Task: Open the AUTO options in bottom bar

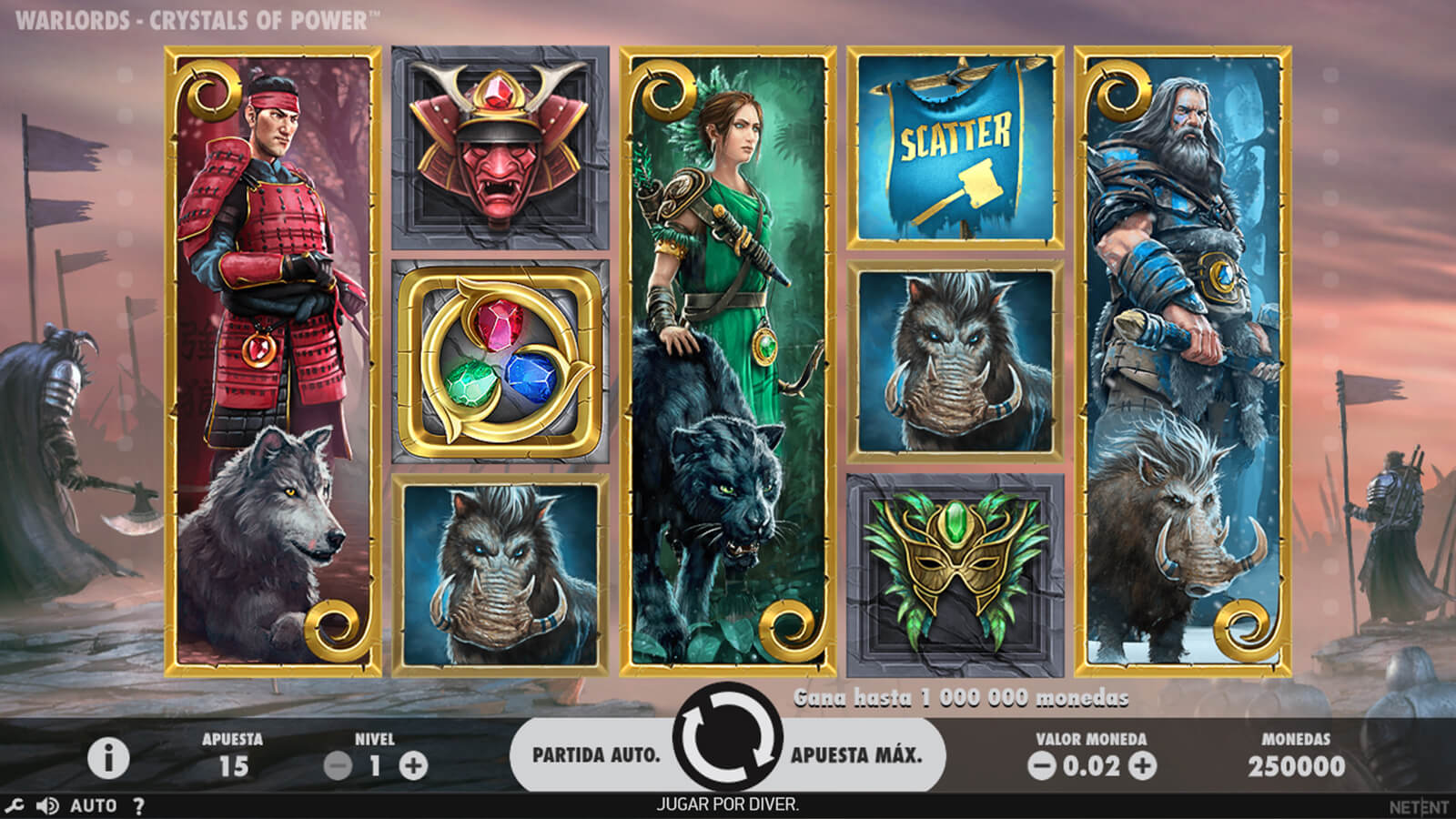Action: coord(94,805)
